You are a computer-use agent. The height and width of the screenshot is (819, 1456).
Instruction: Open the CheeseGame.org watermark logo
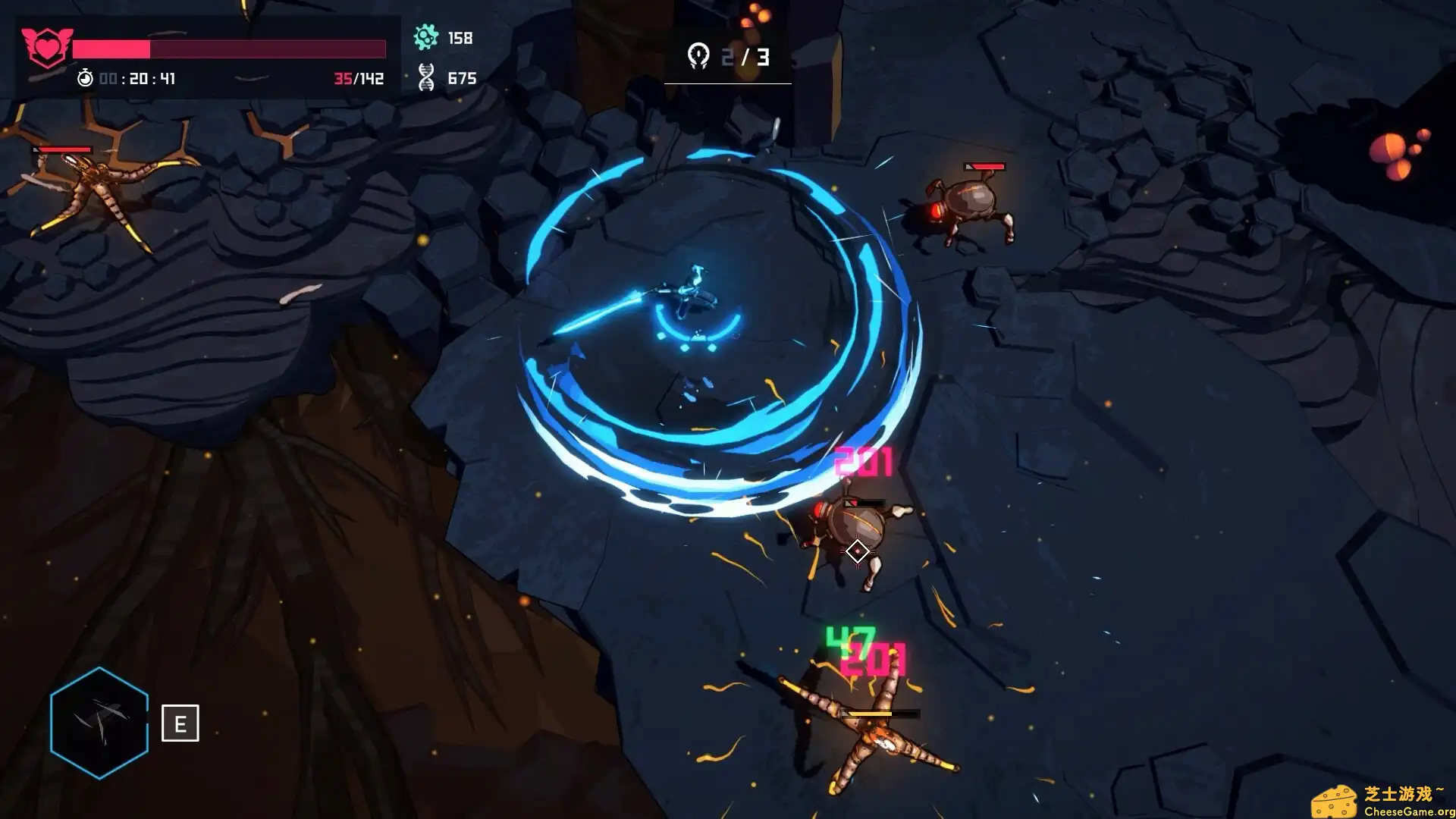point(1382,801)
